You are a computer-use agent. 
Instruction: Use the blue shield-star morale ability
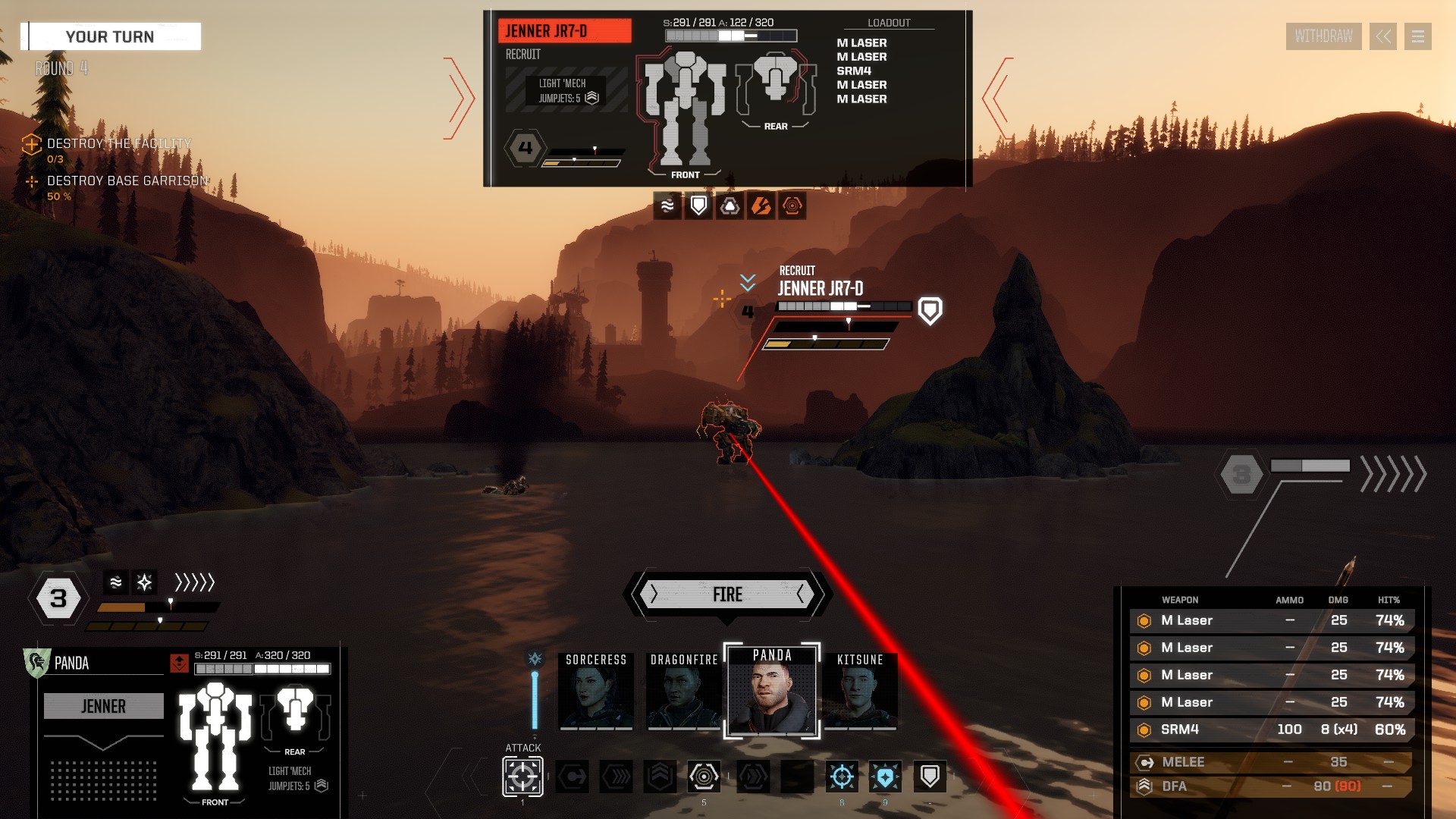pos(885,777)
